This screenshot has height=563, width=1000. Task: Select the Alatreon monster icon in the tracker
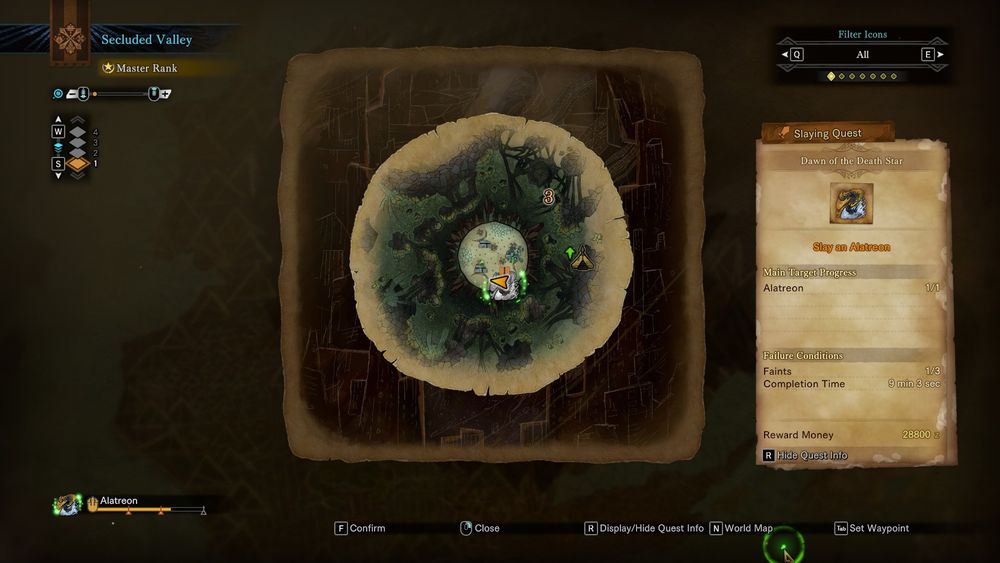[x=68, y=505]
